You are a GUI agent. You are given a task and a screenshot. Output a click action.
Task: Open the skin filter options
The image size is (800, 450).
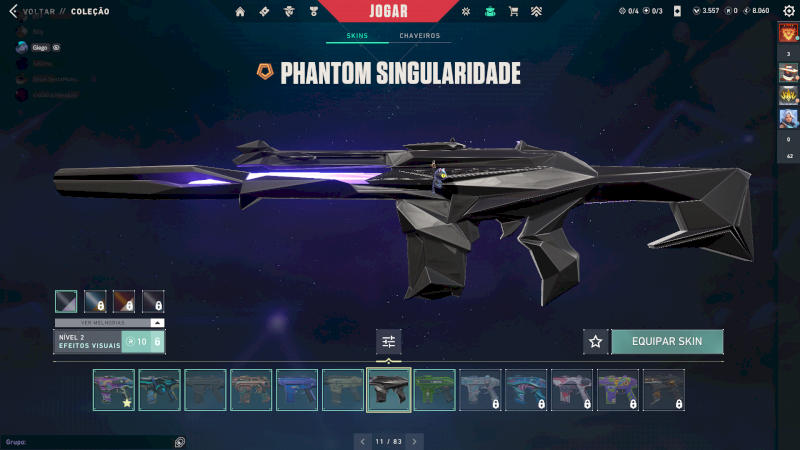coord(389,342)
